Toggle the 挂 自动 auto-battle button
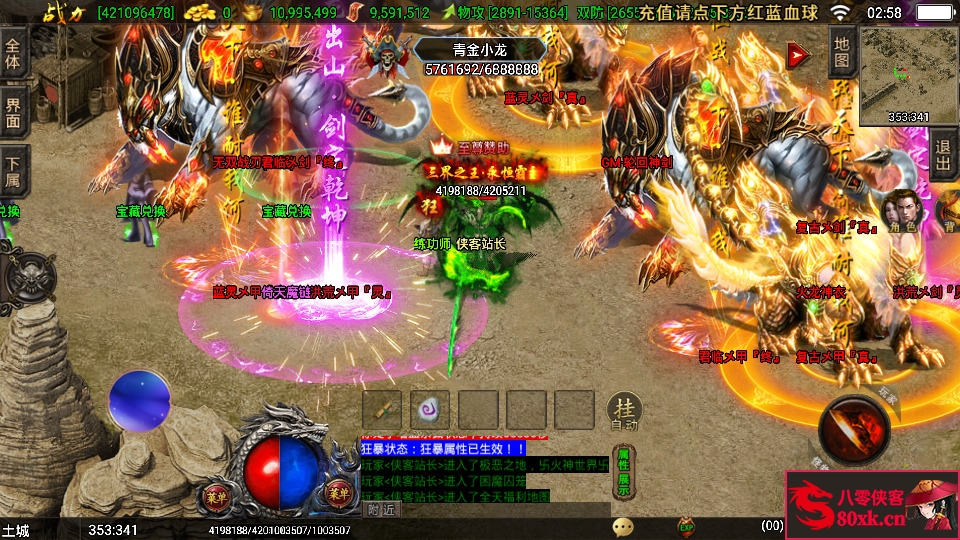The image size is (960, 540). 623,410
